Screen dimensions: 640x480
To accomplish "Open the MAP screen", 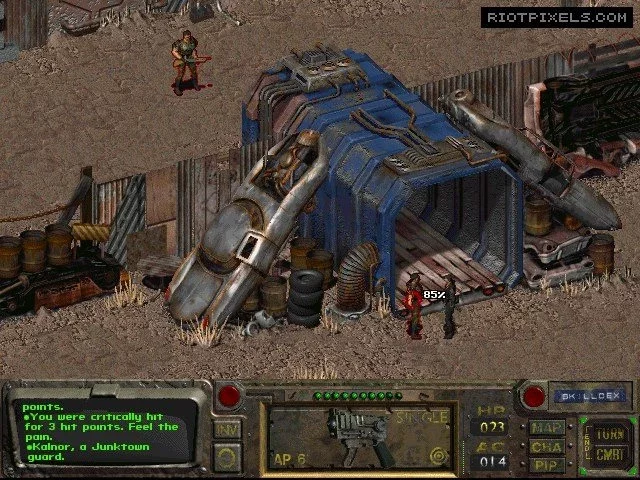I will [548, 428].
